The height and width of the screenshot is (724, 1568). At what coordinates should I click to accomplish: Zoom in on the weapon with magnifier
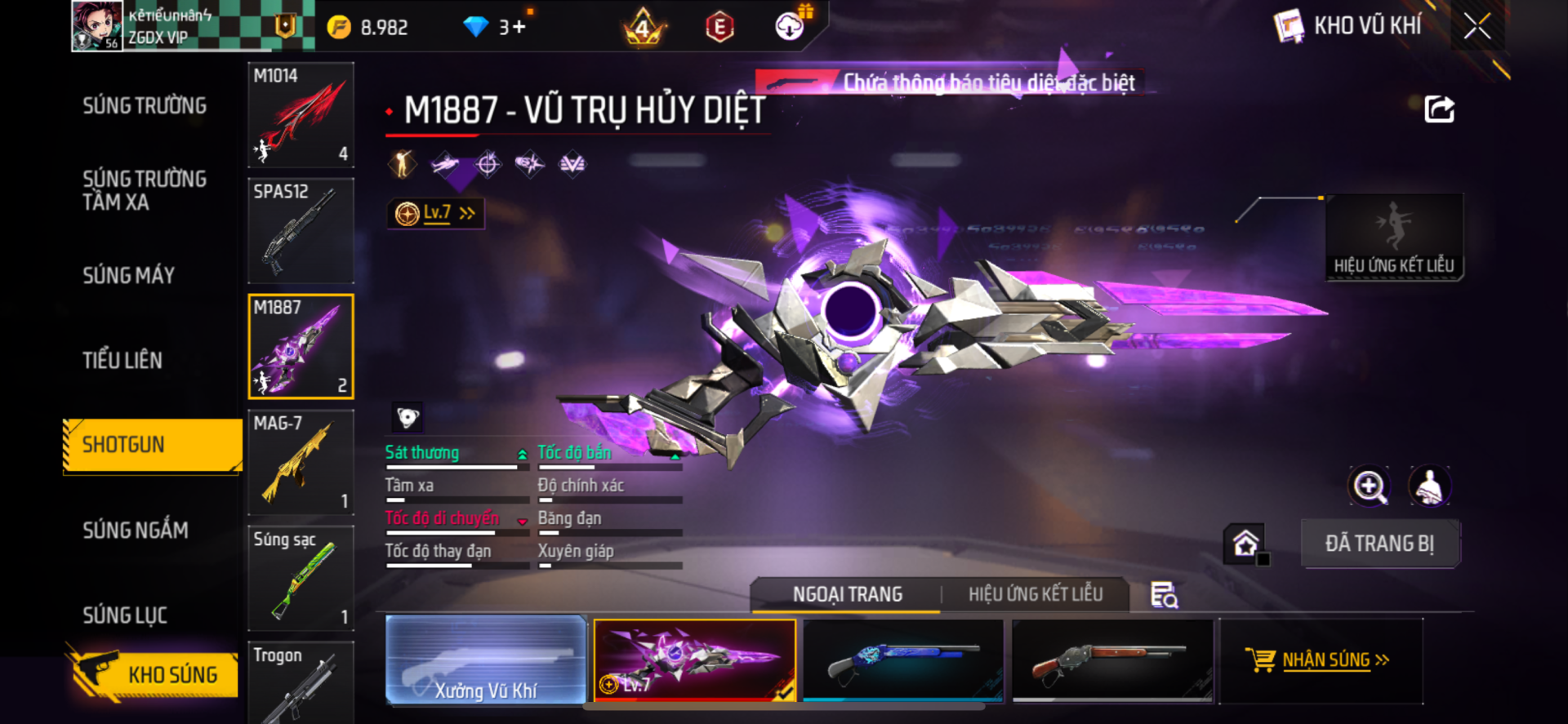(x=1369, y=486)
